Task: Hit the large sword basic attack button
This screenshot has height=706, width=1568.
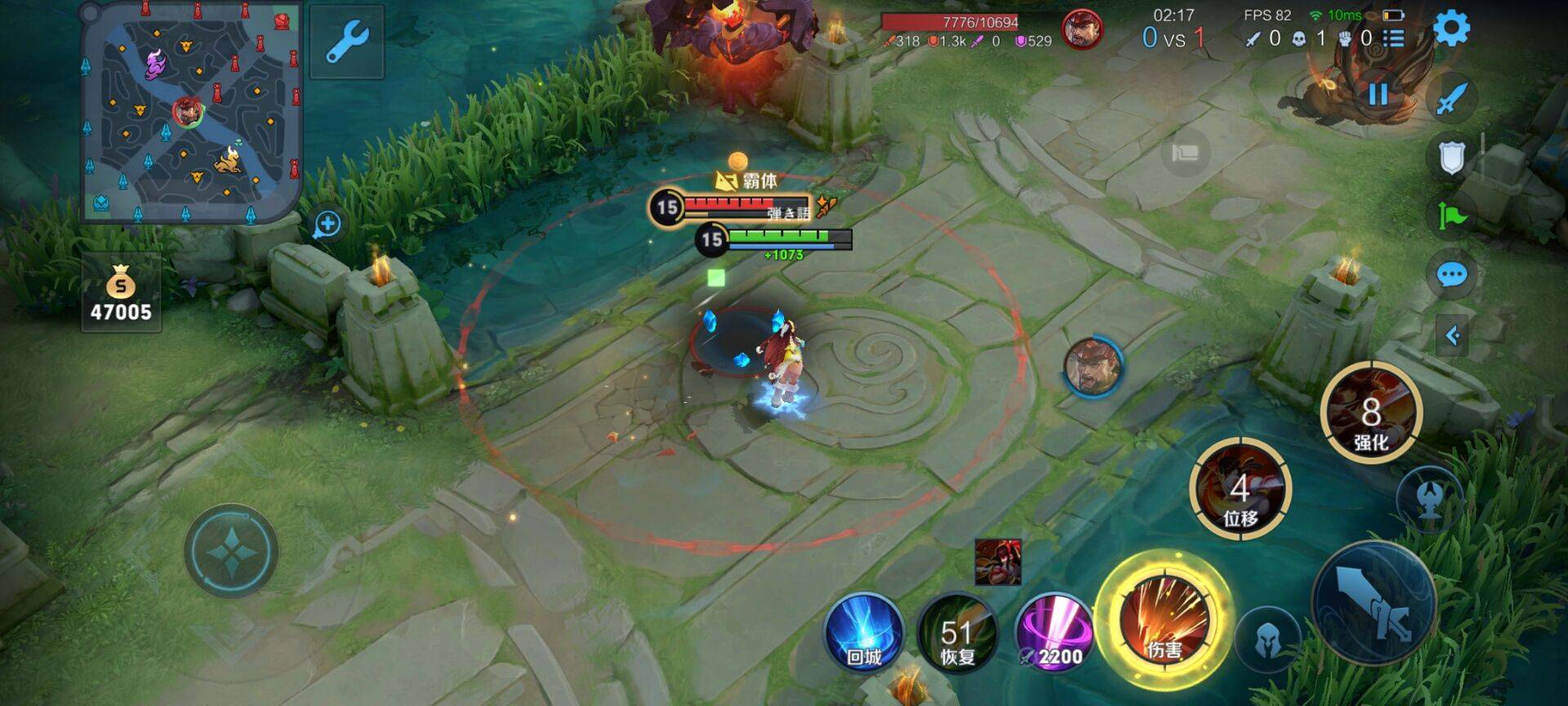Action: (1374, 603)
